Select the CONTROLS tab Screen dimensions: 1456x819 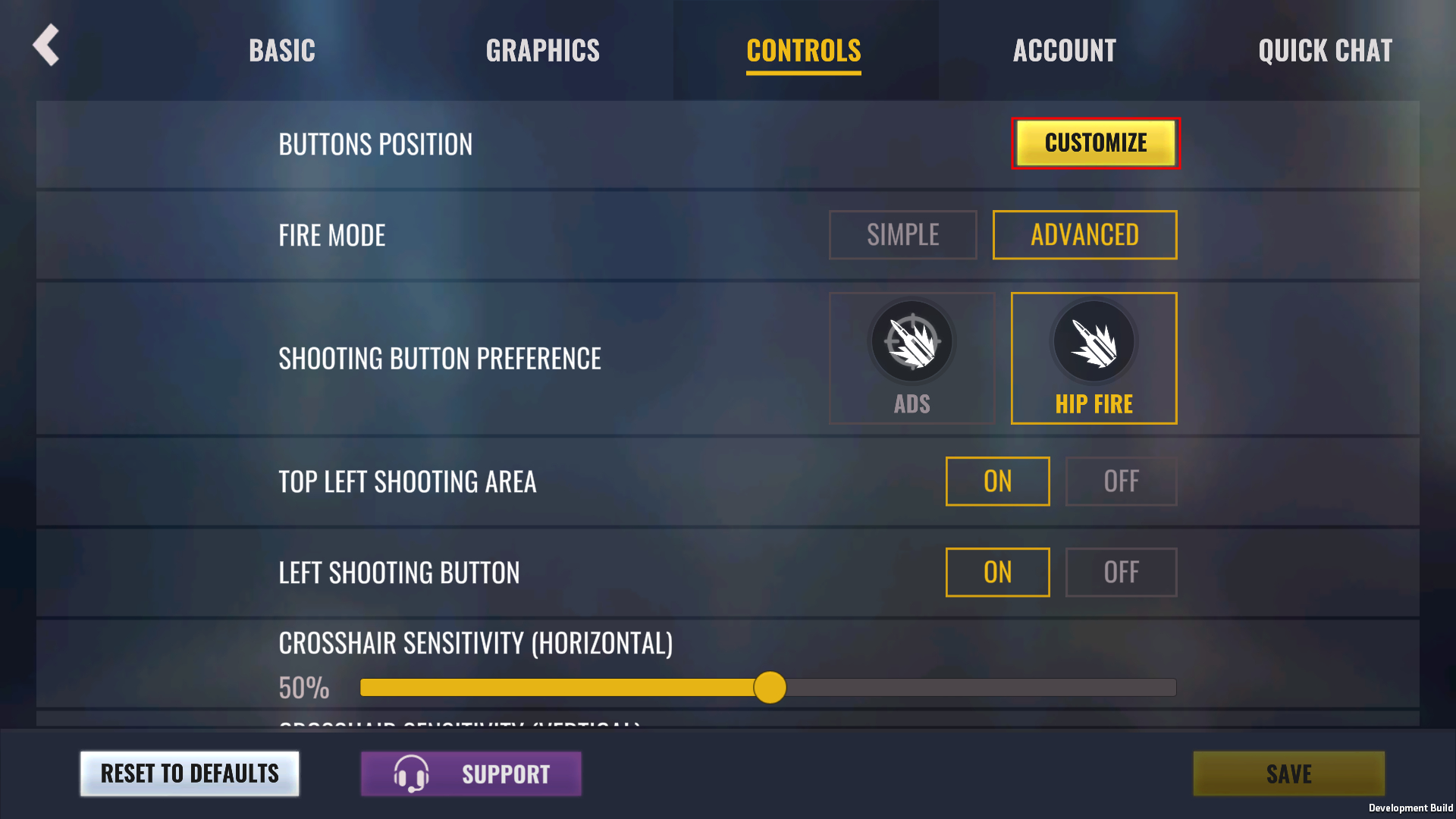tap(804, 50)
